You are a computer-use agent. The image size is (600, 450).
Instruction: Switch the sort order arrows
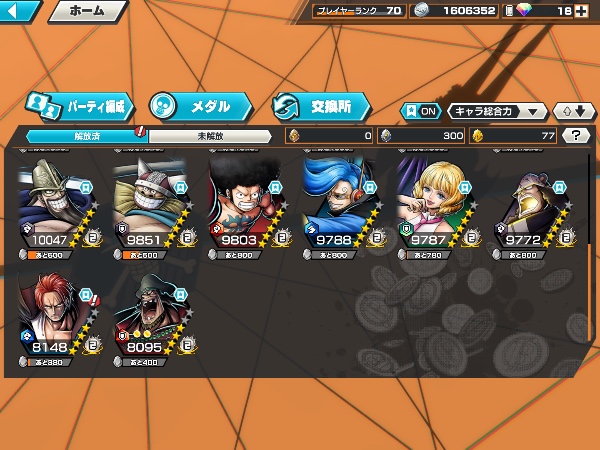(568, 111)
